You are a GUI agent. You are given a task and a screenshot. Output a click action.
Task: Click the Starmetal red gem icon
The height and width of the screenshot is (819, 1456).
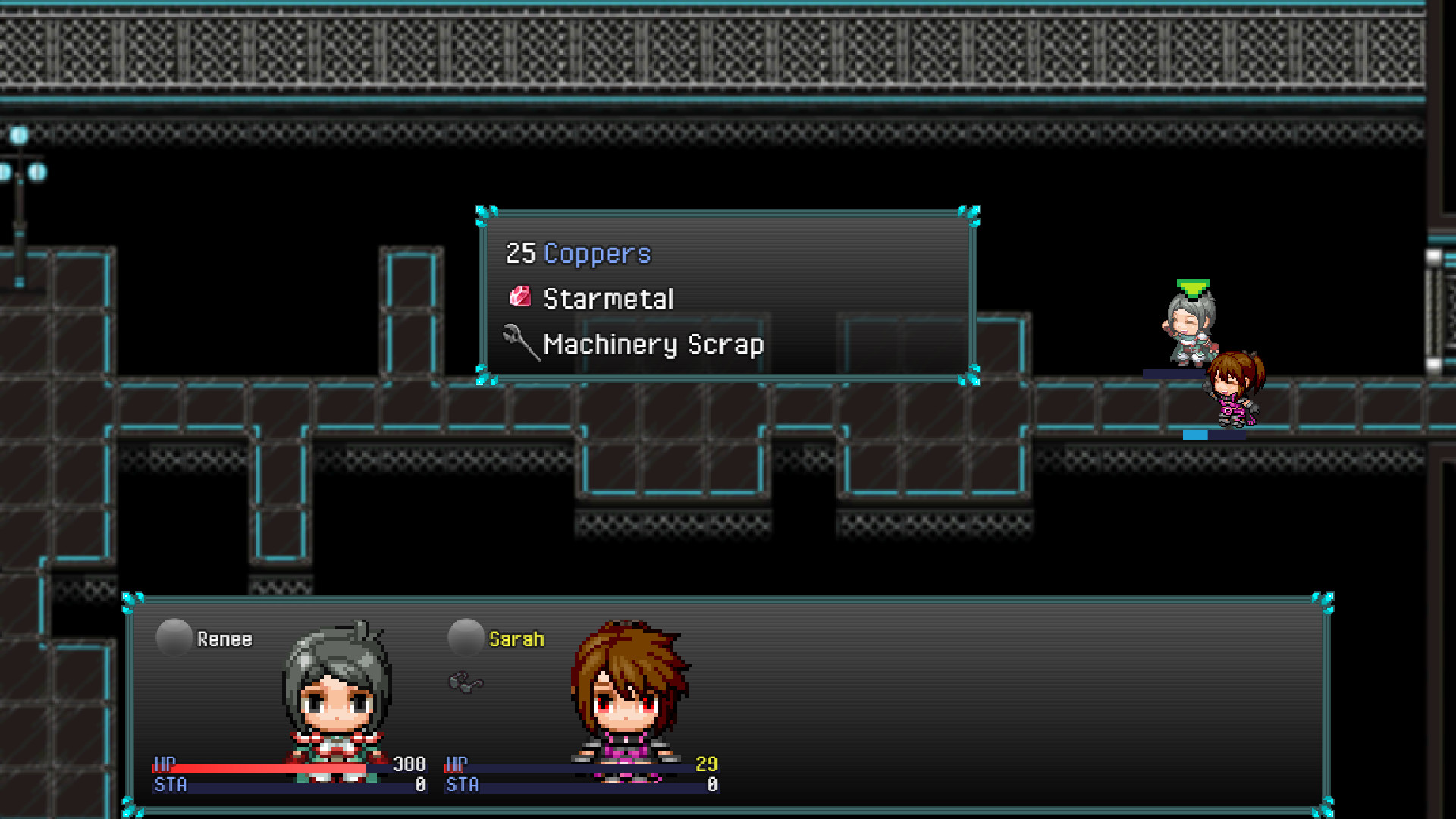[x=522, y=297]
